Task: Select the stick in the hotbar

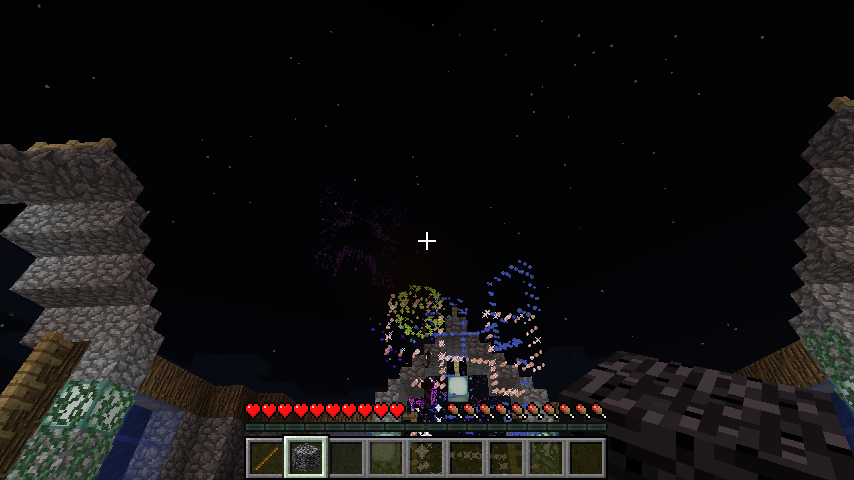Action: click(265, 458)
